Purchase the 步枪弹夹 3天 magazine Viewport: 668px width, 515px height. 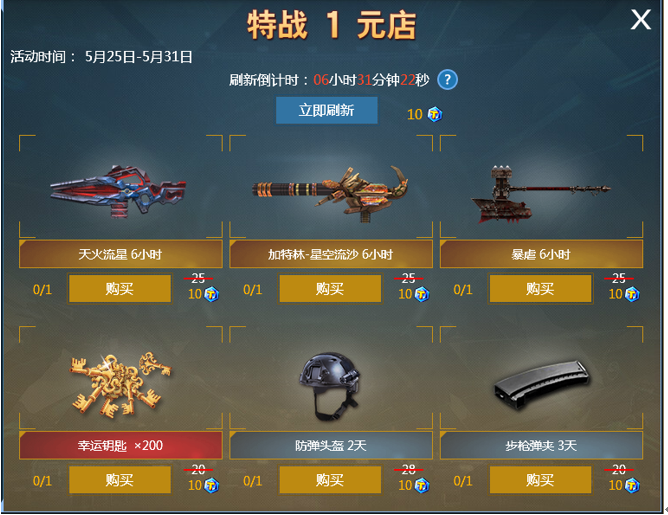click(540, 480)
